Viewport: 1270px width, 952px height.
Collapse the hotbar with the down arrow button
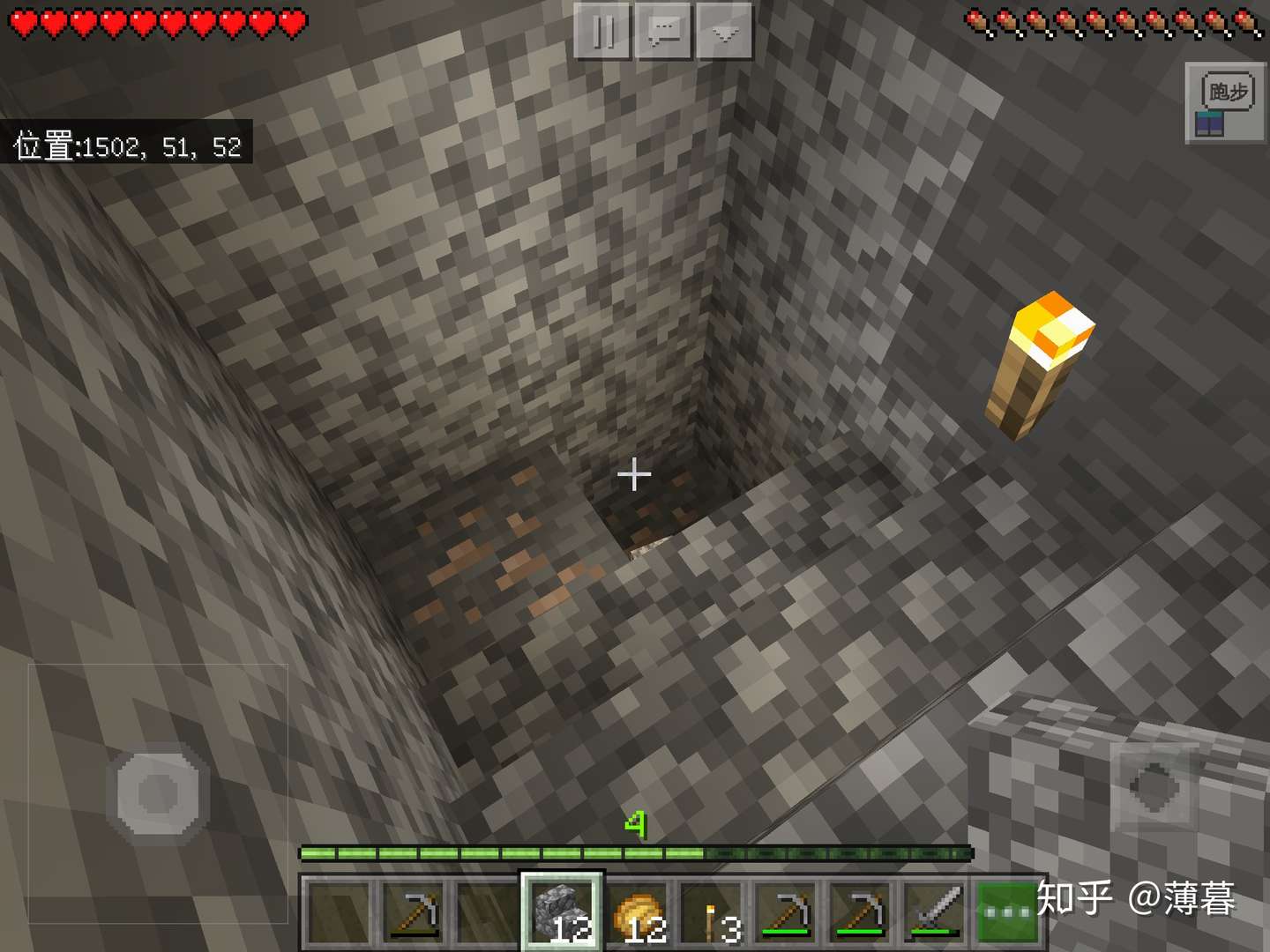[x=723, y=29]
